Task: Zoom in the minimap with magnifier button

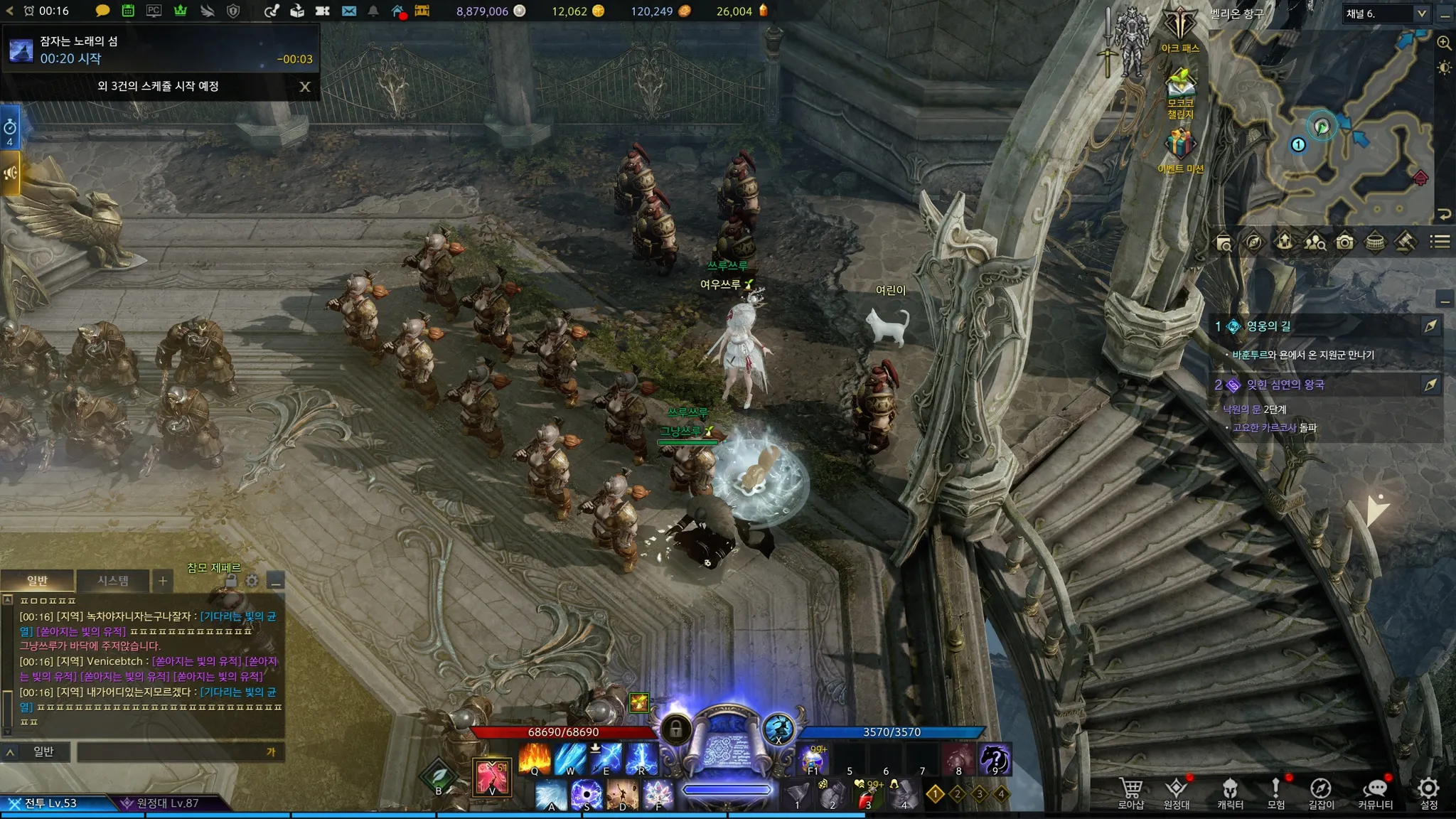Action: coord(1444,43)
